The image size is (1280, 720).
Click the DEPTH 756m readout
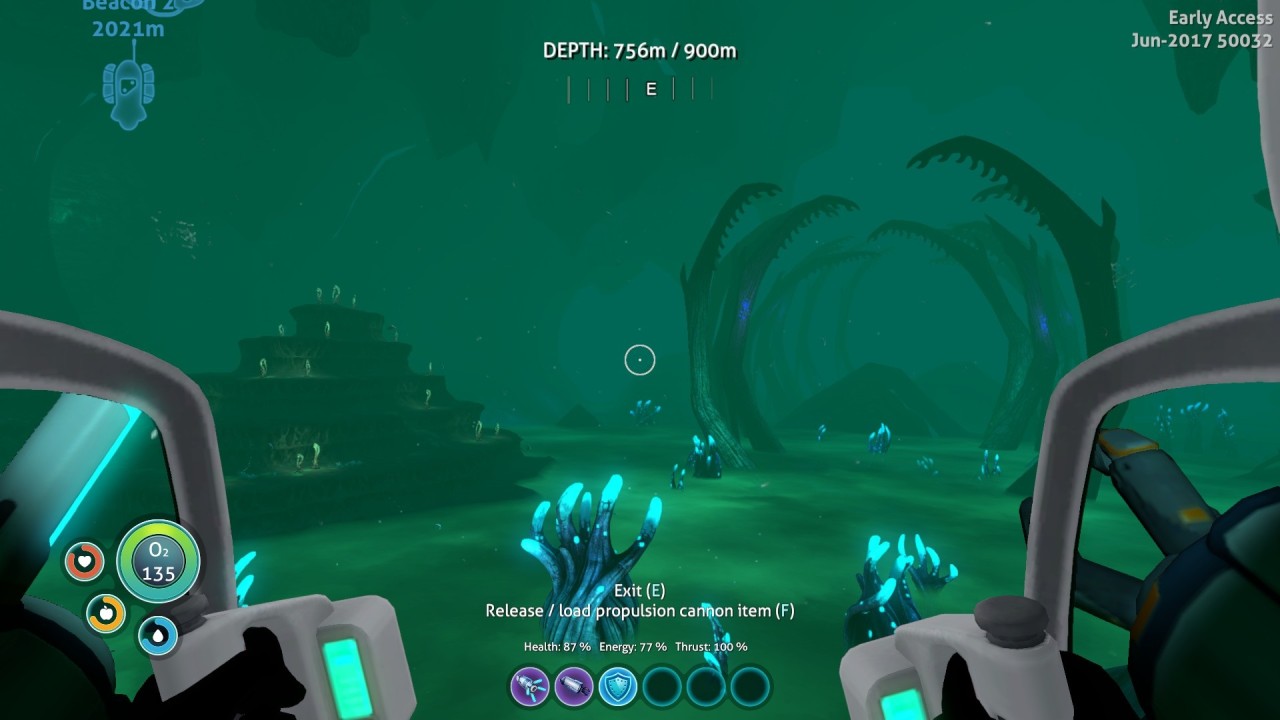[x=640, y=50]
